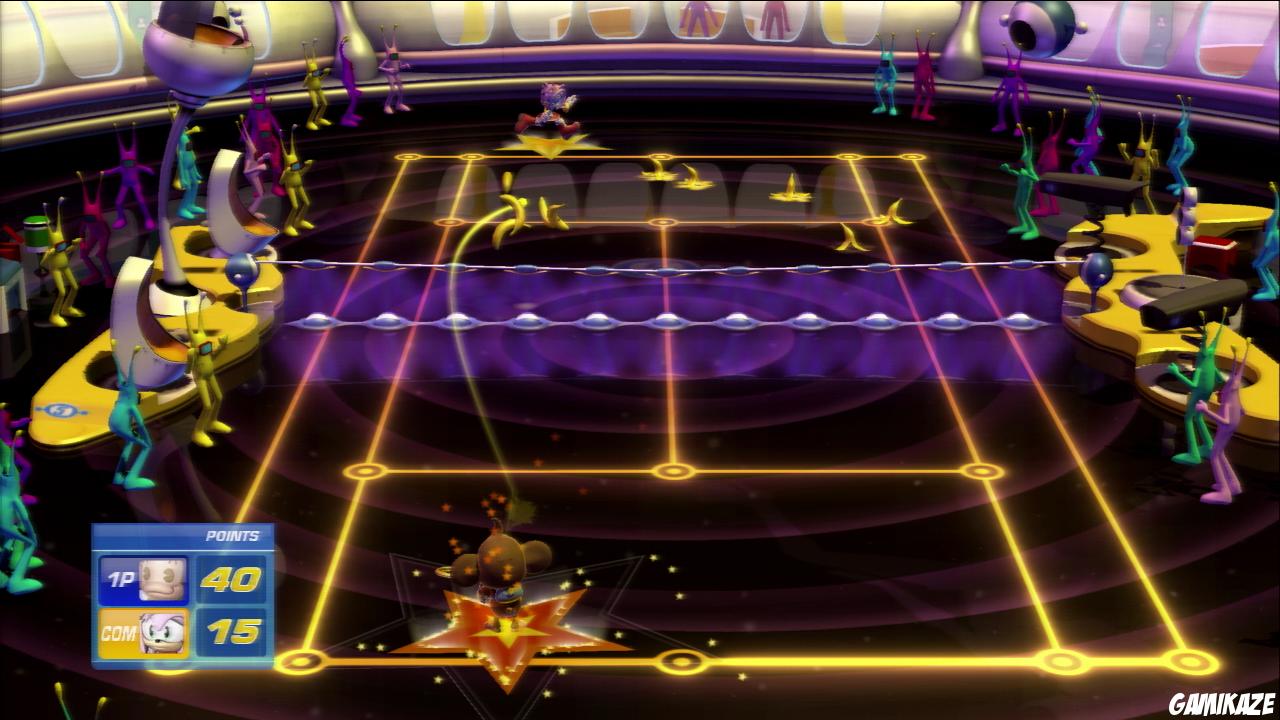Toggle the blue 1P name plate

(121, 577)
